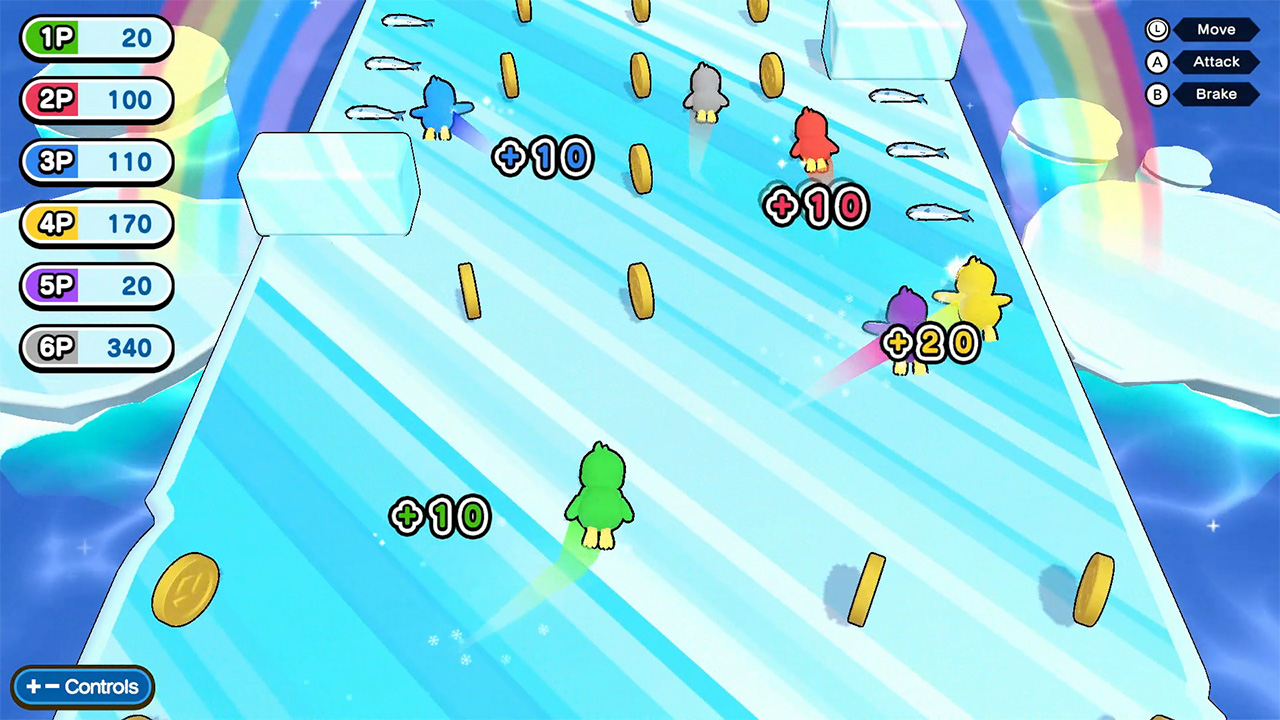Click the B button icon beside Brake

[1157, 94]
